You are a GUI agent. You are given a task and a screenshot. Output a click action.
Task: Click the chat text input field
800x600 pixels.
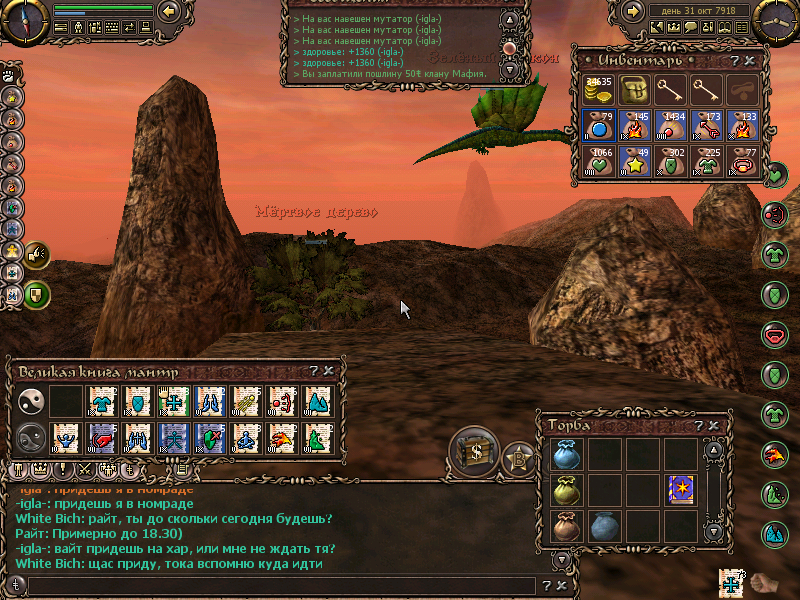tap(270, 585)
